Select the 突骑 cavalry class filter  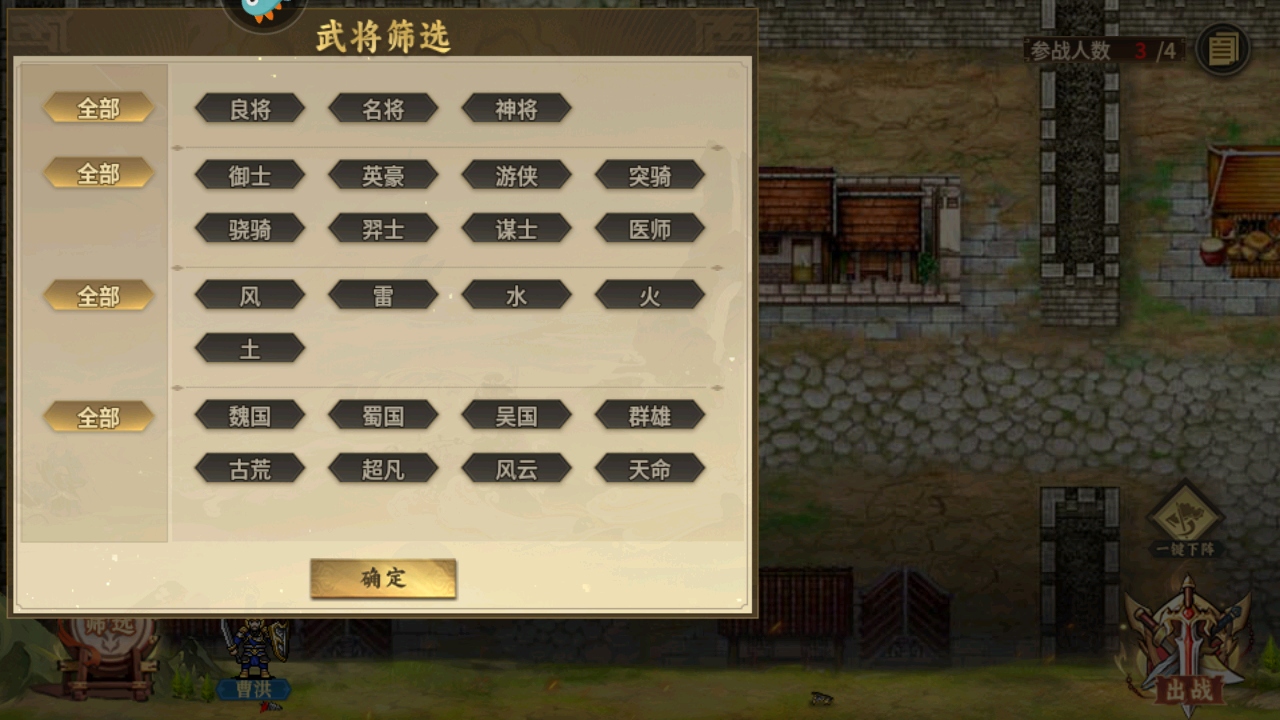[x=650, y=175]
